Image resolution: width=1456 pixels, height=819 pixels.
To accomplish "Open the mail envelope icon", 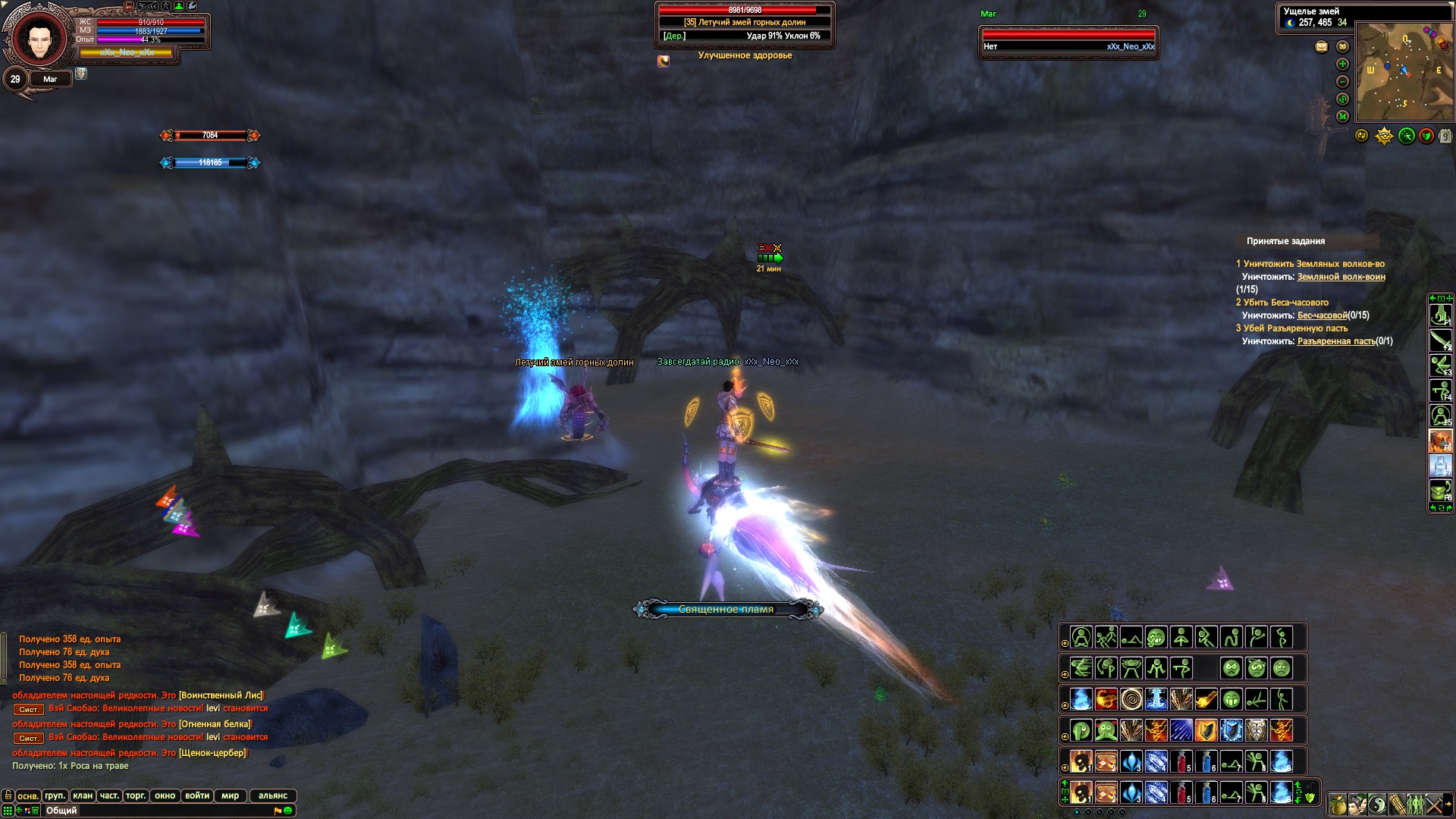I will [1322, 47].
